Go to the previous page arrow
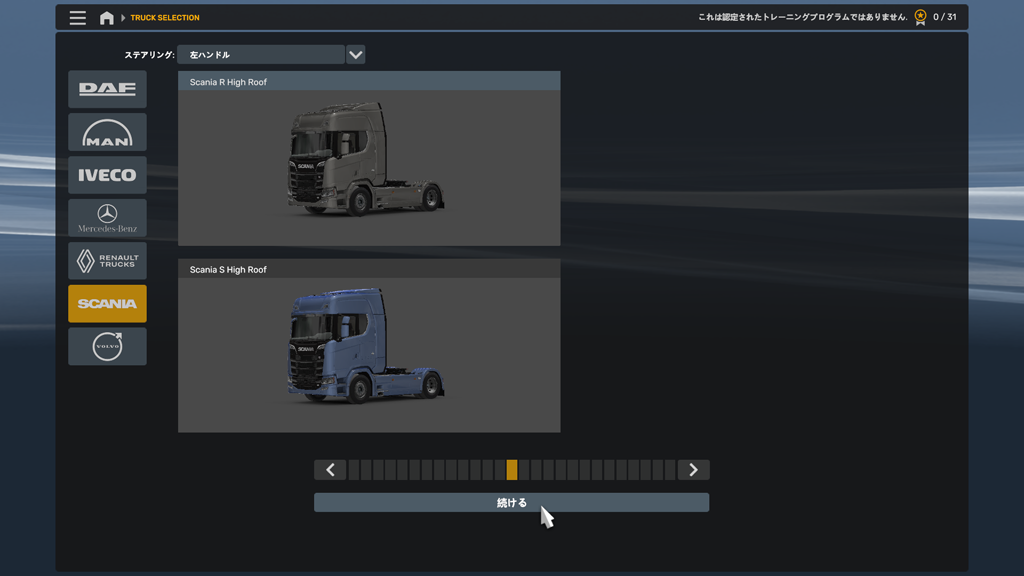Viewport: 1024px width, 576px height. click(330, 470)
